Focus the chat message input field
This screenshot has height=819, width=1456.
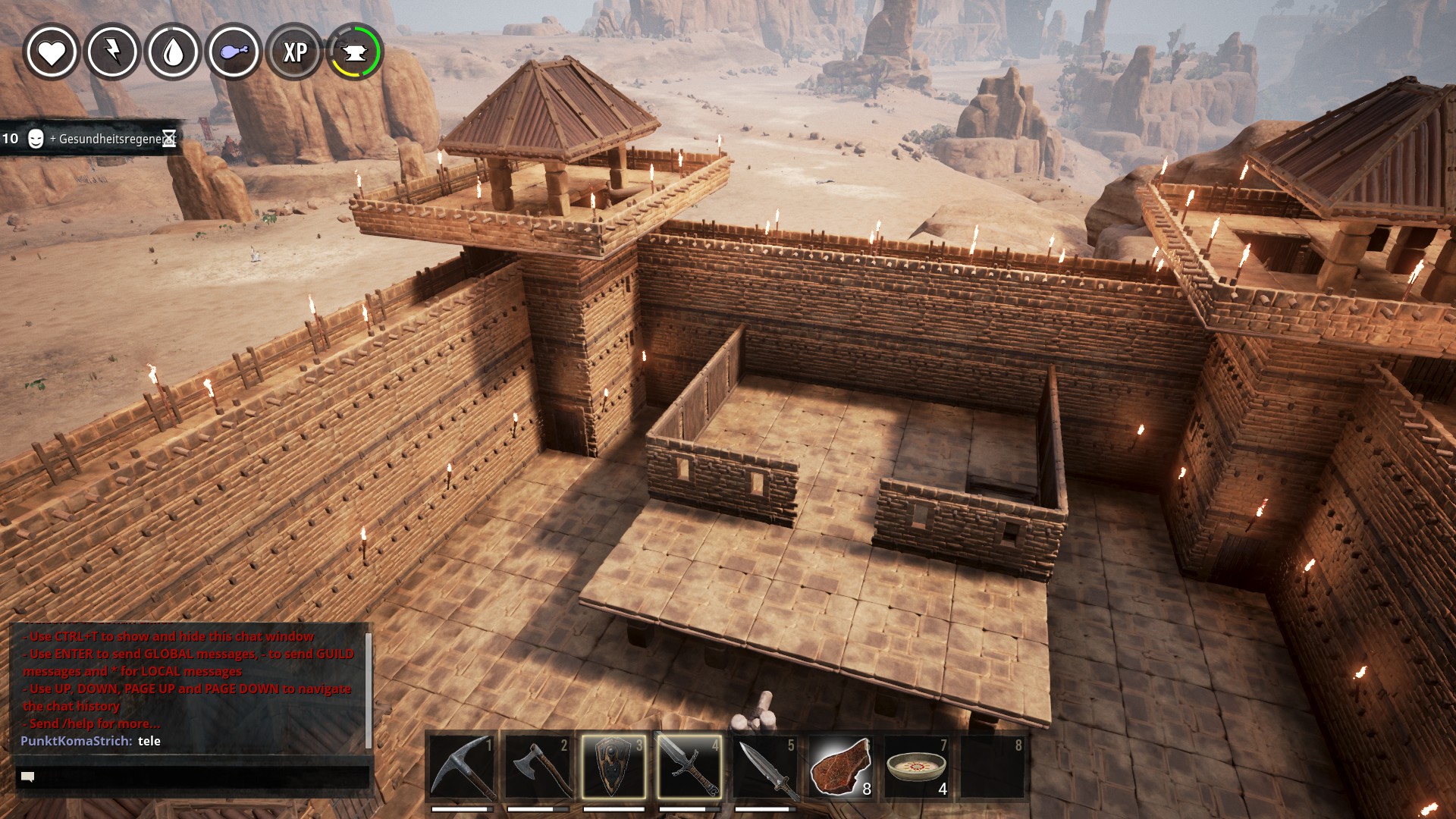pyautogui.click(x=193, y=777)
